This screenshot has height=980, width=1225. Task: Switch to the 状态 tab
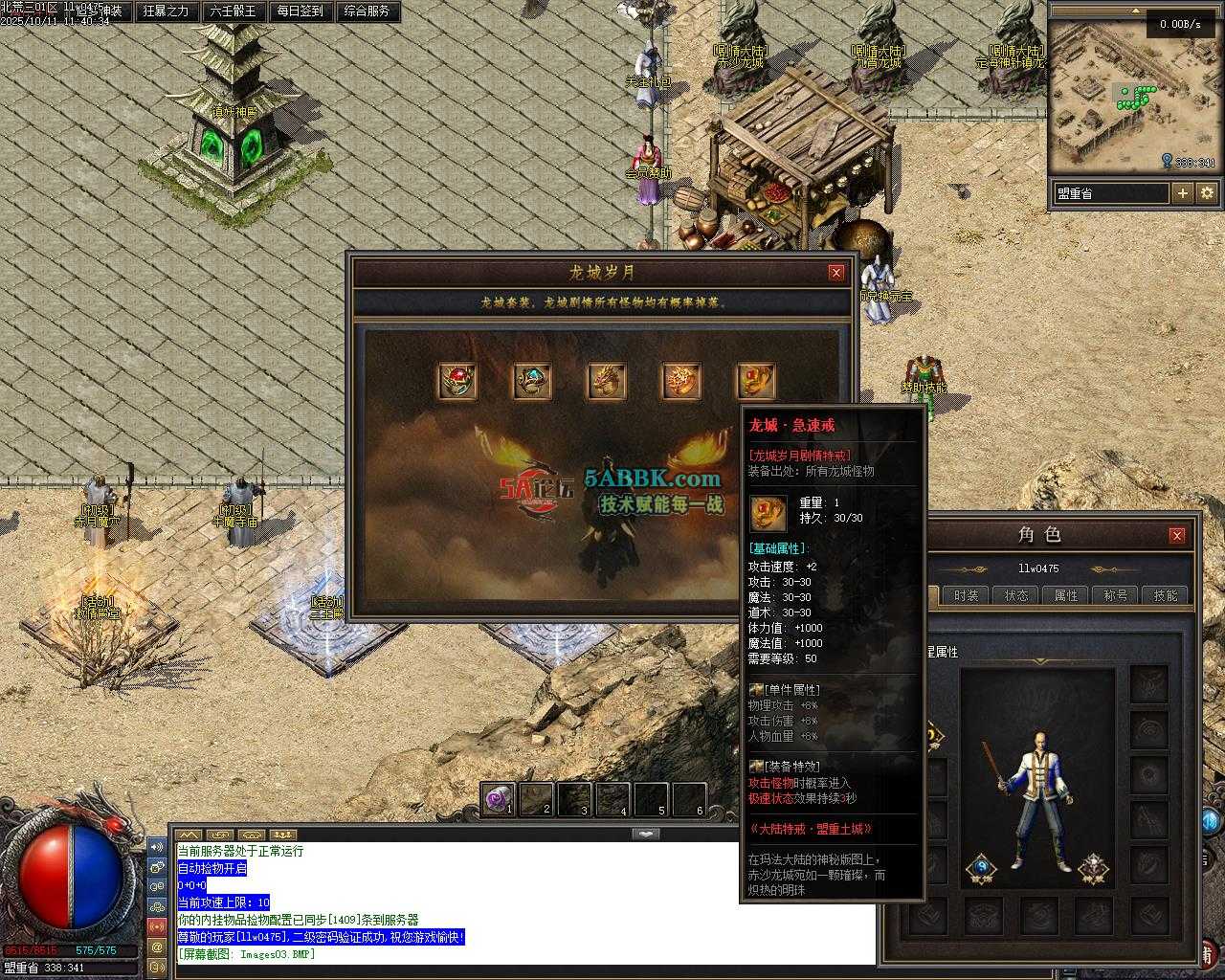click(x=1016, y=595)
